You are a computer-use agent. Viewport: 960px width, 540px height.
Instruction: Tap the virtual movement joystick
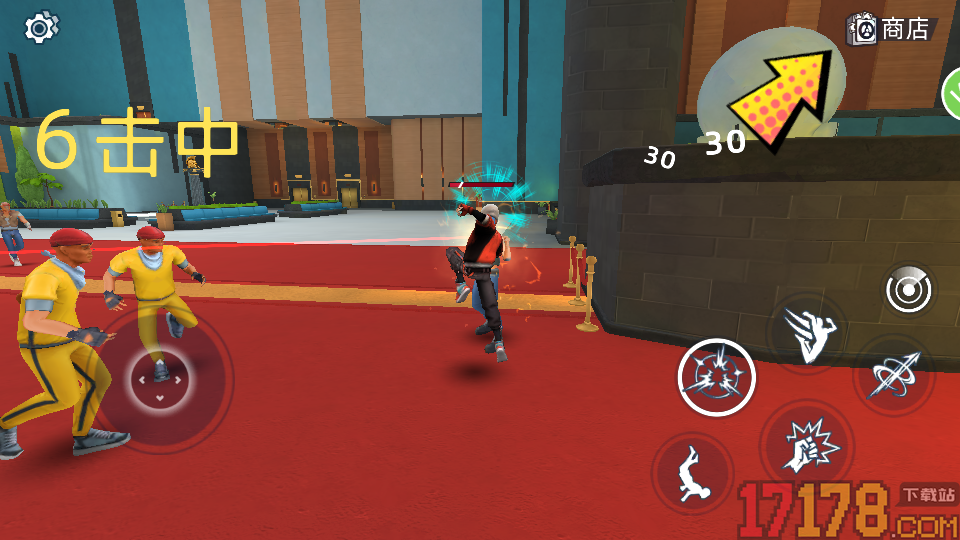(159, 379)
